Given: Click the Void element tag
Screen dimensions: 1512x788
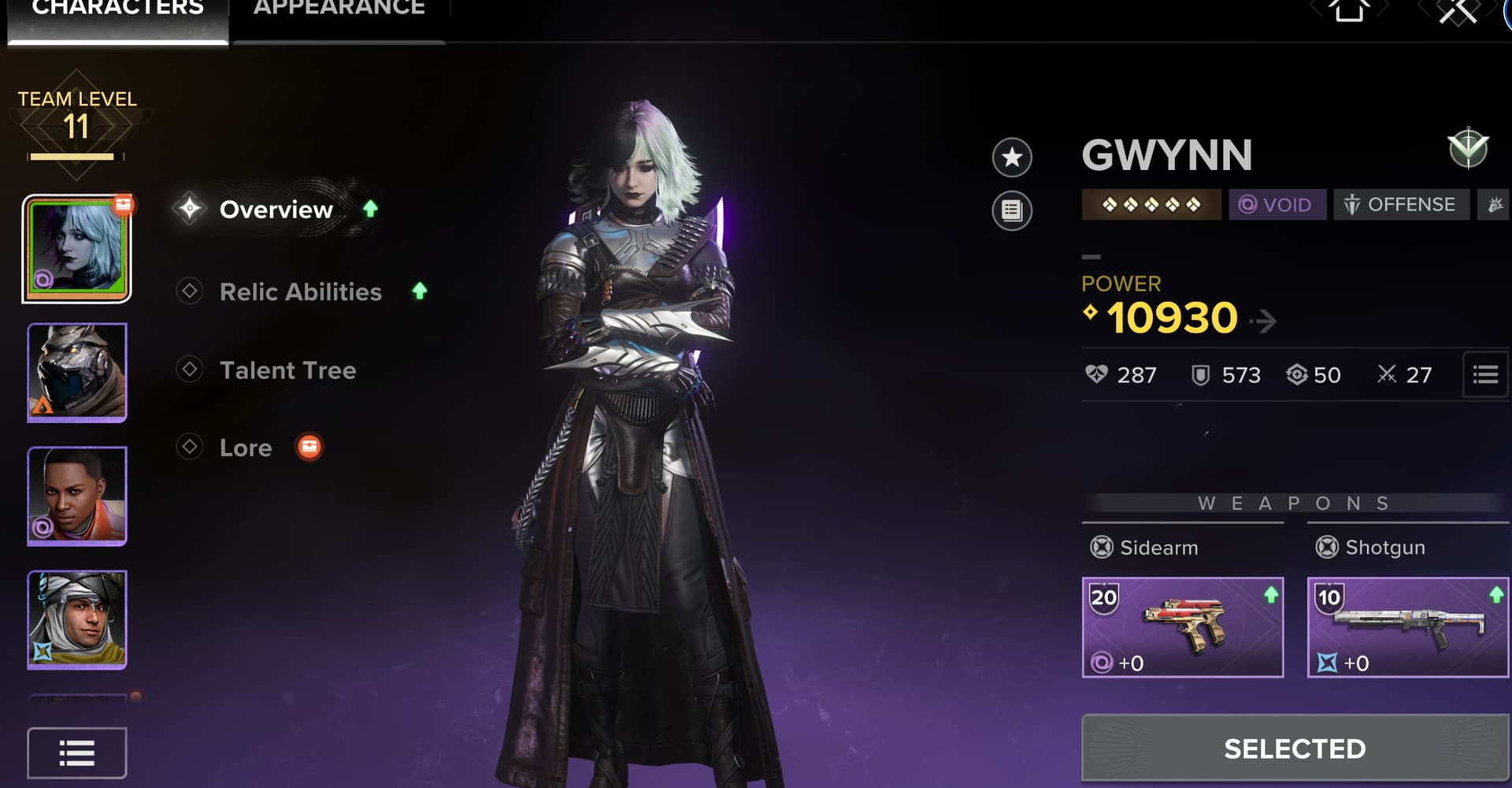Looking at the screenshot, I should pyautogui.click(x=1276, y=205).
